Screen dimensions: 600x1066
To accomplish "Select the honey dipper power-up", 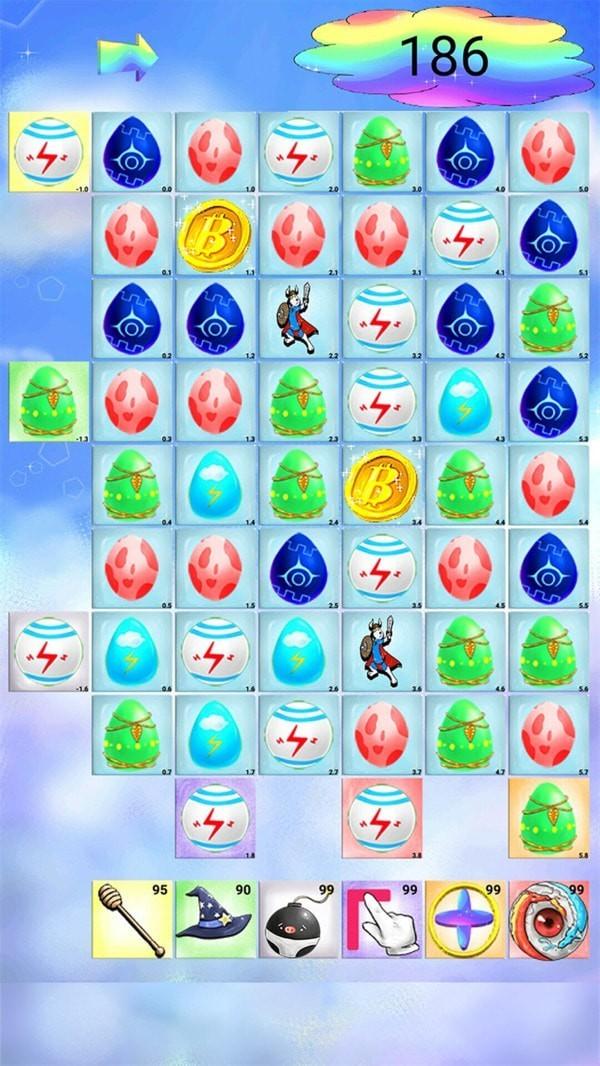I will (133, 920).
